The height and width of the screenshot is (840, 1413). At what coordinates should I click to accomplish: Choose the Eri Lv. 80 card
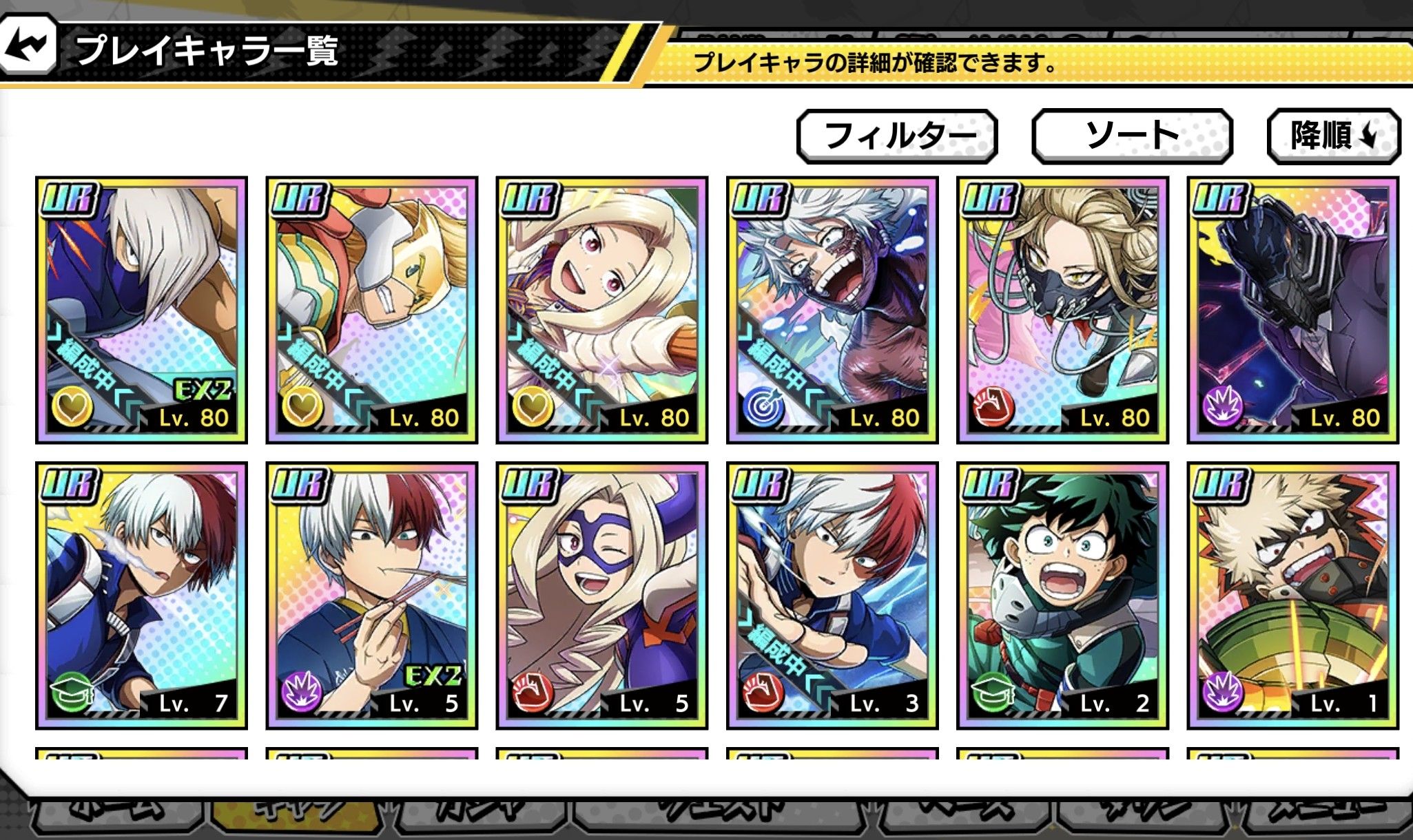(x=601, y=310)
